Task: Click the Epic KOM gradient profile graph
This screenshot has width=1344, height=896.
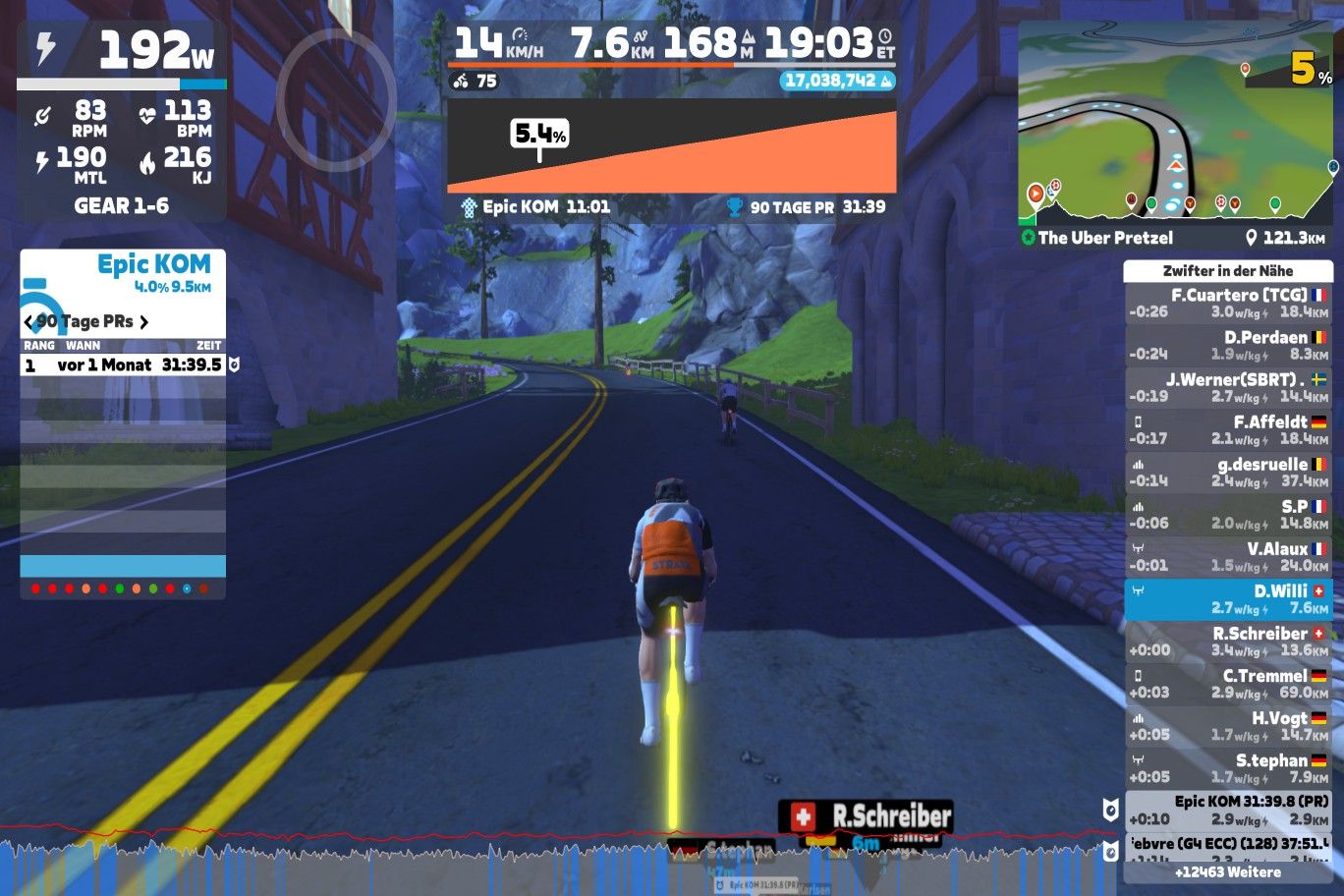Action: coord(672,145)
